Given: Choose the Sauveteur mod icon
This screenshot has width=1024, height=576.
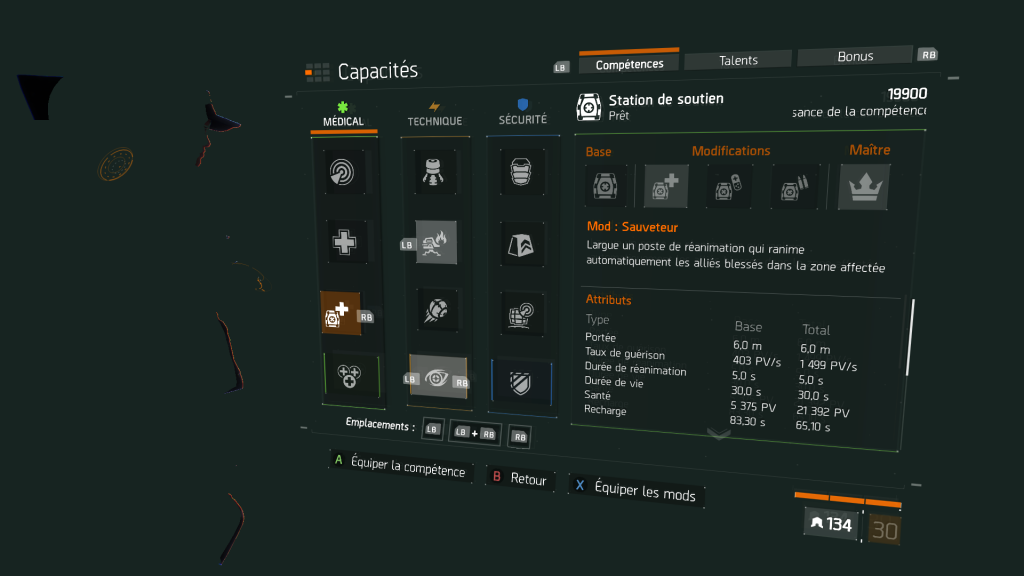Looking at the screenshot, I should coord(666,186).
